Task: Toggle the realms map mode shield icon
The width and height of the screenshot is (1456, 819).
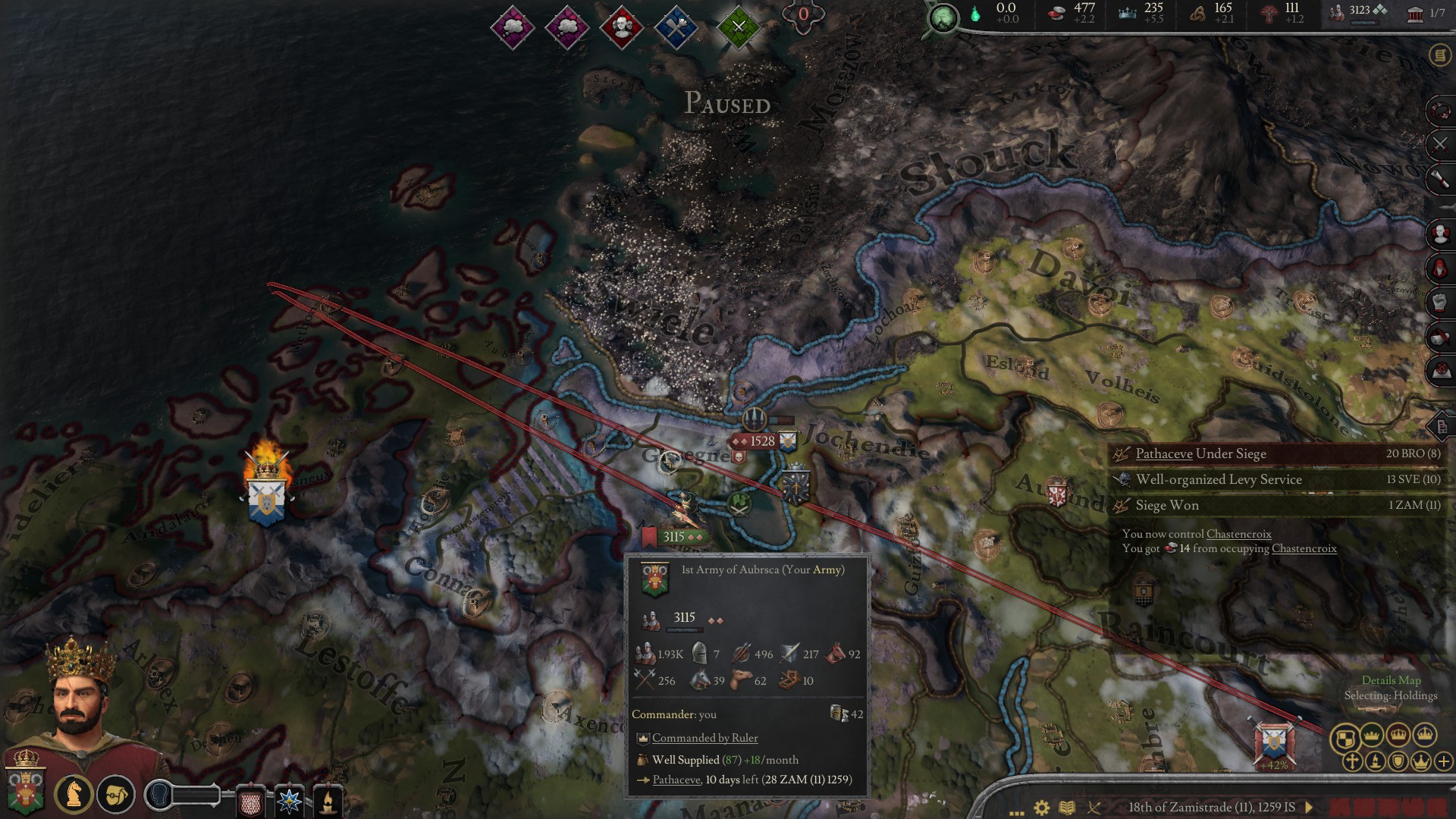Action: point(1345,736)
